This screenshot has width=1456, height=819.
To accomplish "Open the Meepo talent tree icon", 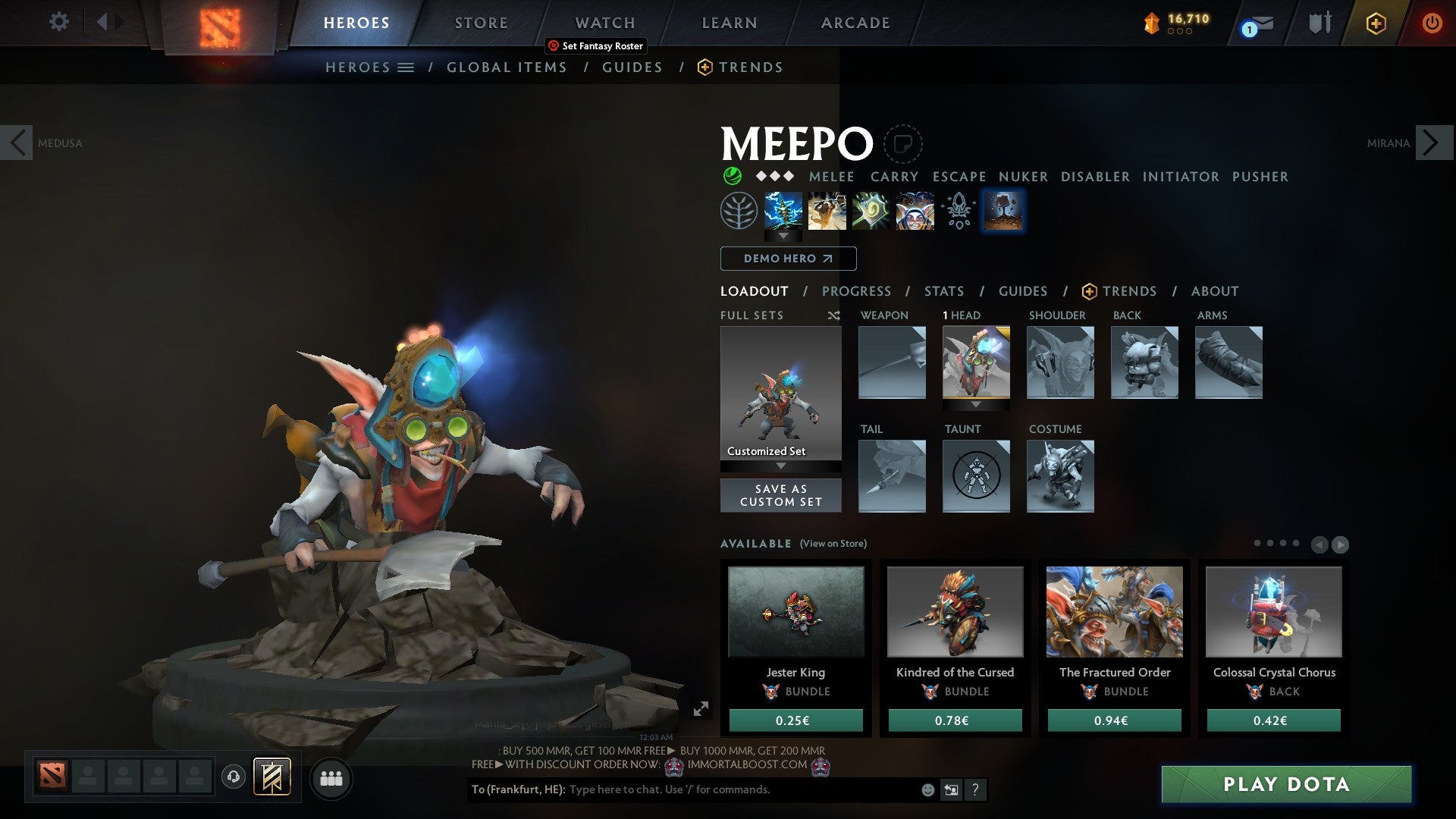I will pyautogui.click(x=739, y=210).
